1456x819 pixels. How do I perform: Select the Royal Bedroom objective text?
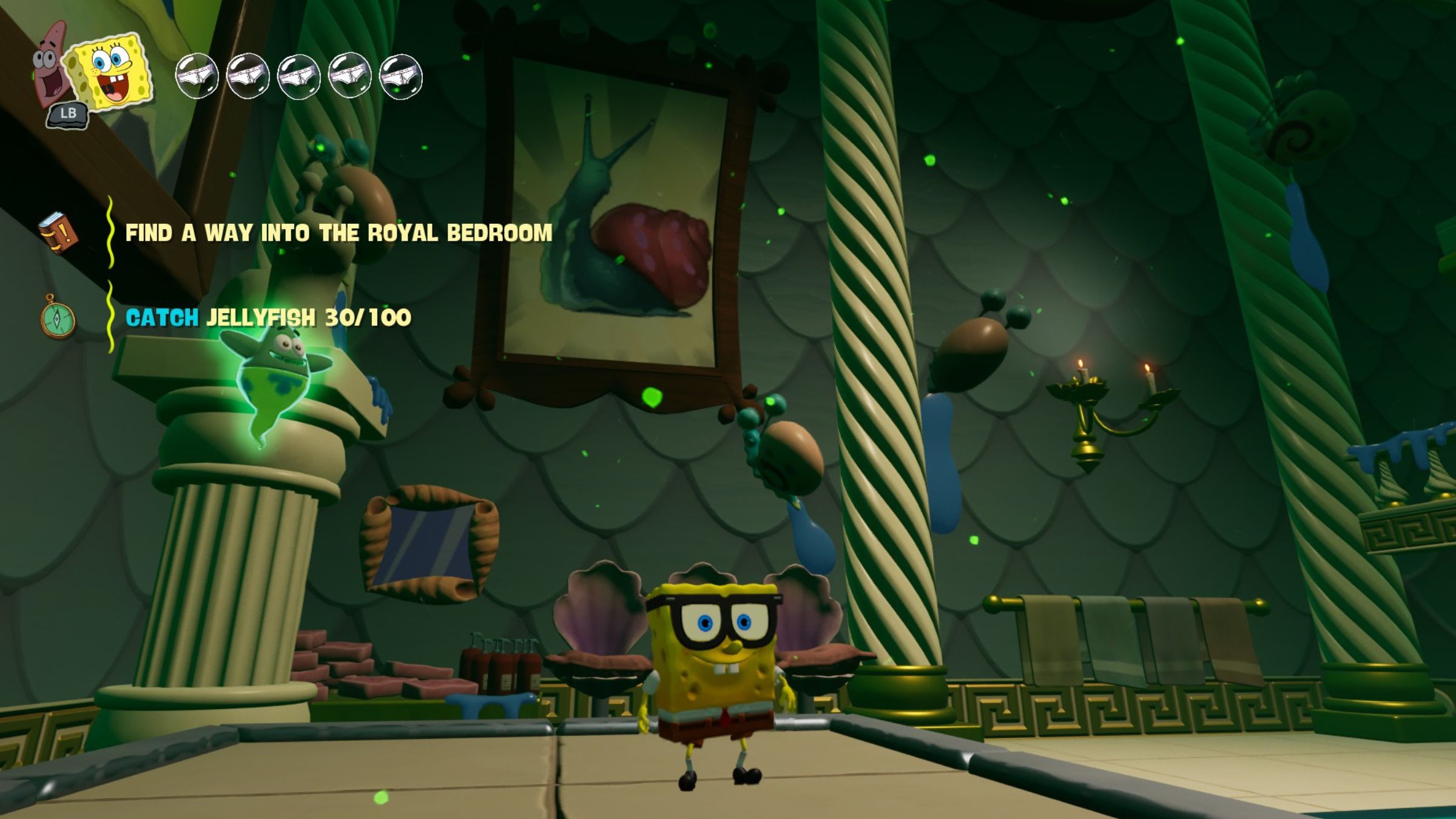point(339,233)
